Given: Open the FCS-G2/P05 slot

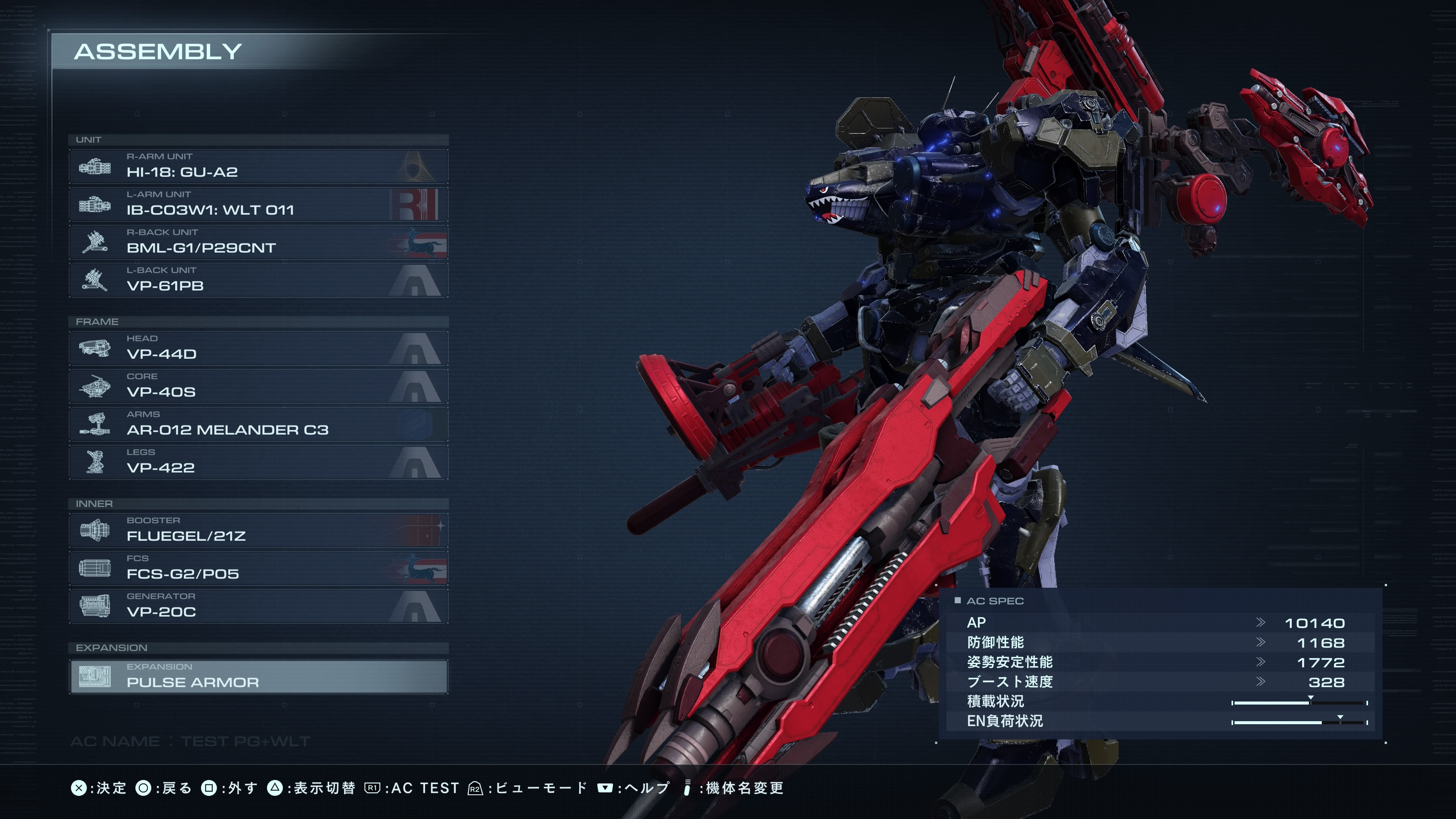Looking at the screenshot, I should (258, 568).
